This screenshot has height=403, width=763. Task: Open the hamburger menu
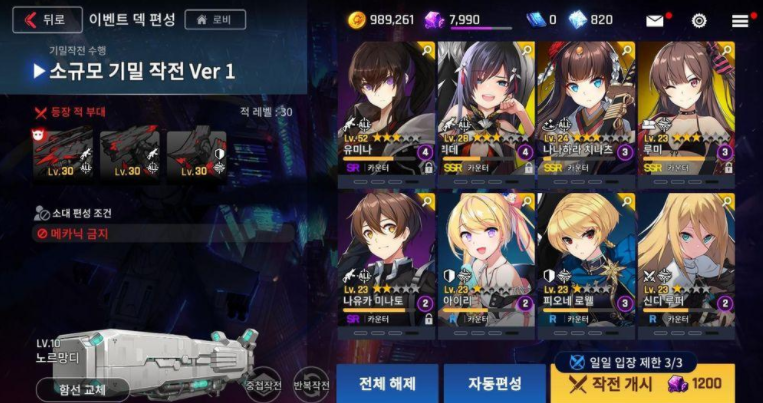[x=740, y=20]
